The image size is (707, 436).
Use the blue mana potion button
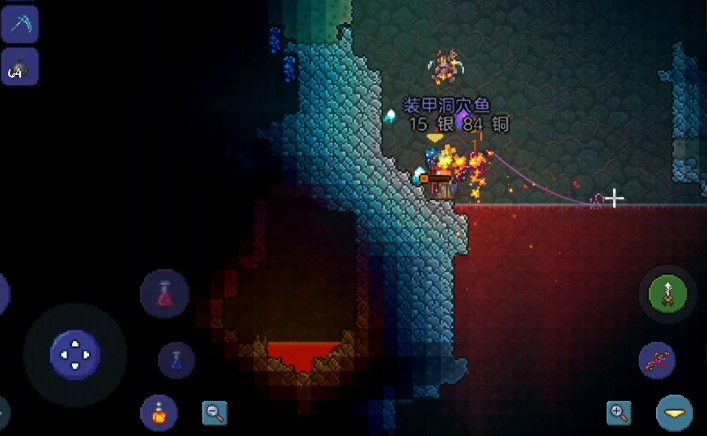click(176, 359)
